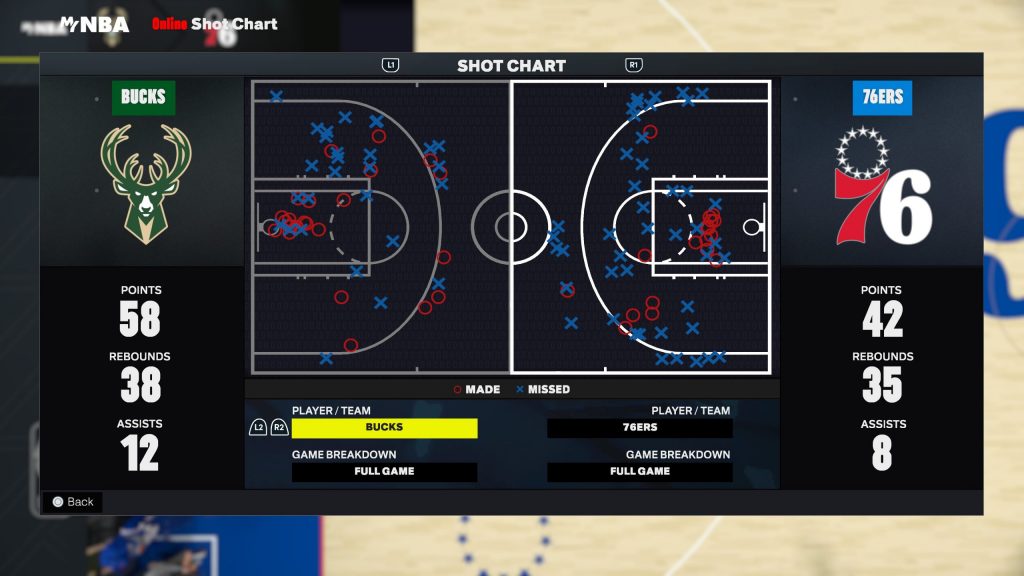The width and height of the screenshot is (1024, 576).
Task: Select the highlighted Bucks player/team selector
Action: [x=384, y=428]
